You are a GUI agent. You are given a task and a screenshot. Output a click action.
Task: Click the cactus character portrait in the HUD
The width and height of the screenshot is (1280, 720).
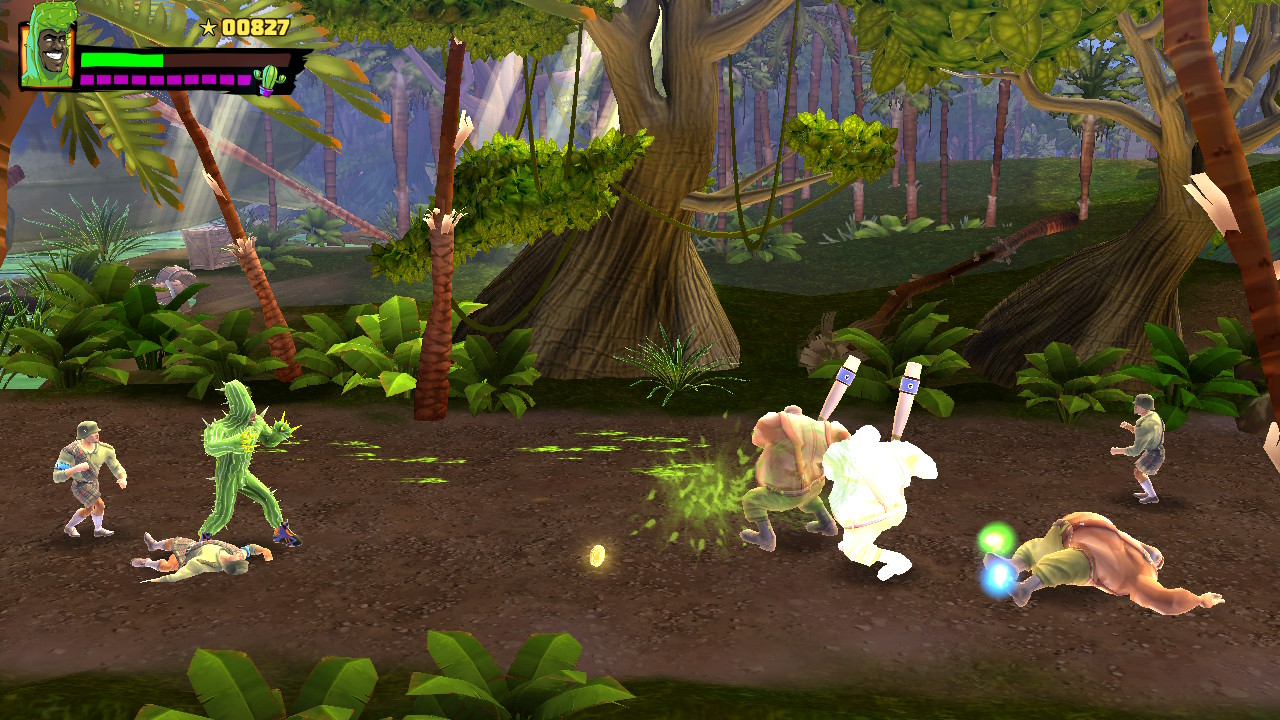(45, 50)
